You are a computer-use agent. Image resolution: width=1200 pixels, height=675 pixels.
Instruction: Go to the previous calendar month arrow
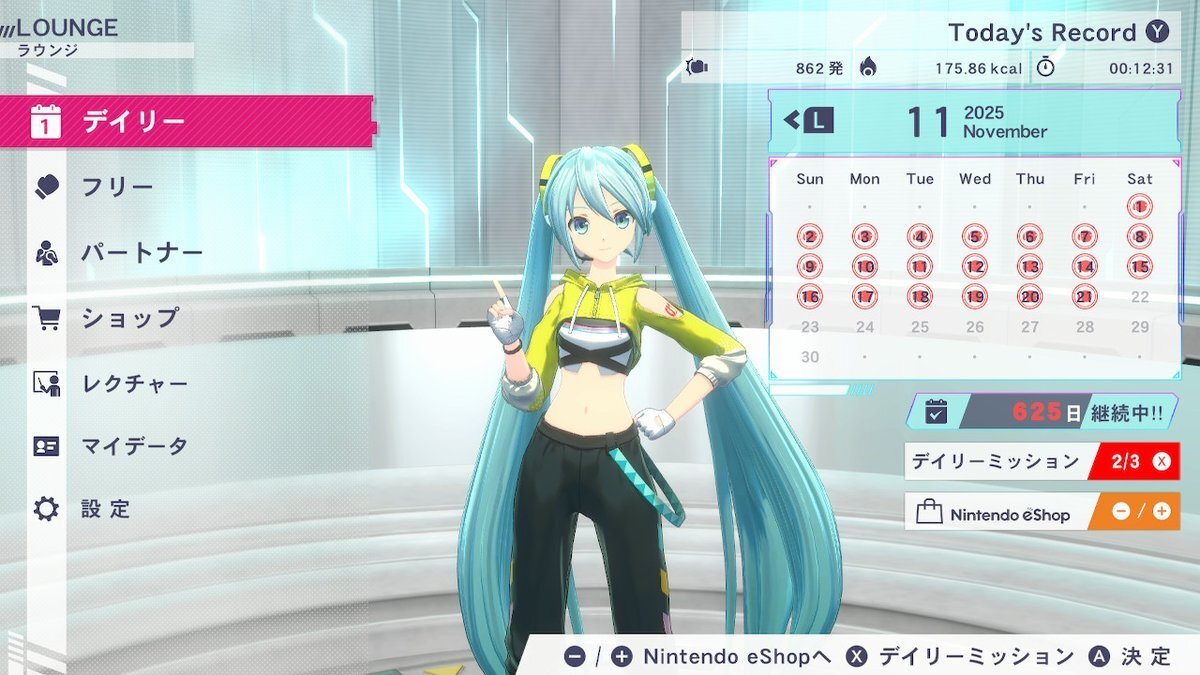[808, 121]
